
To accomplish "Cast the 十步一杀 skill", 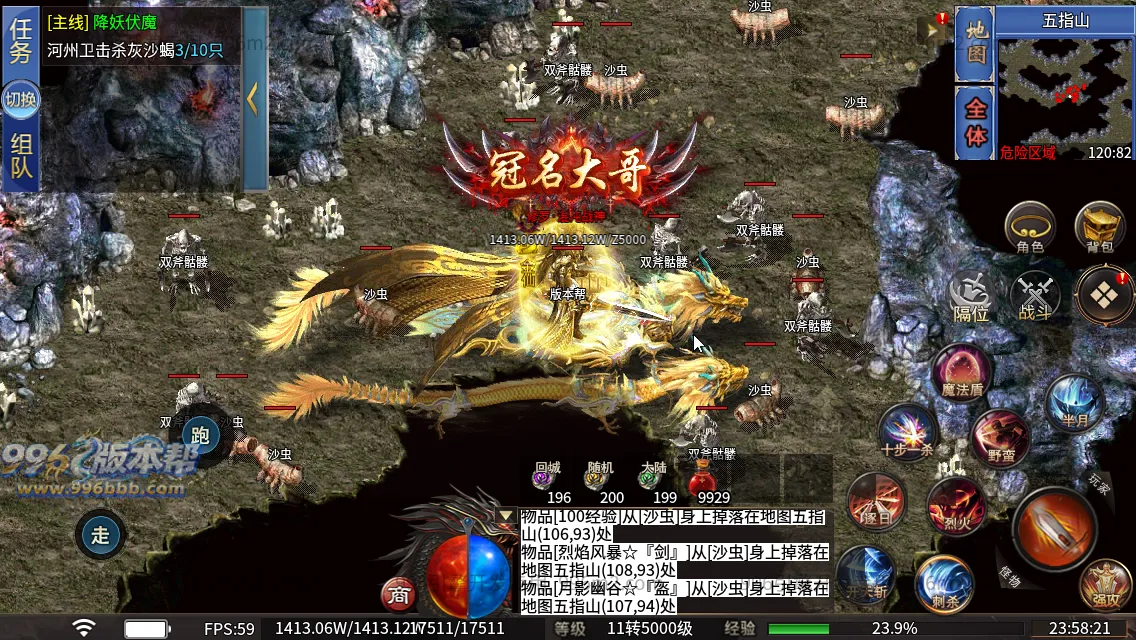I will click(907, 432).
